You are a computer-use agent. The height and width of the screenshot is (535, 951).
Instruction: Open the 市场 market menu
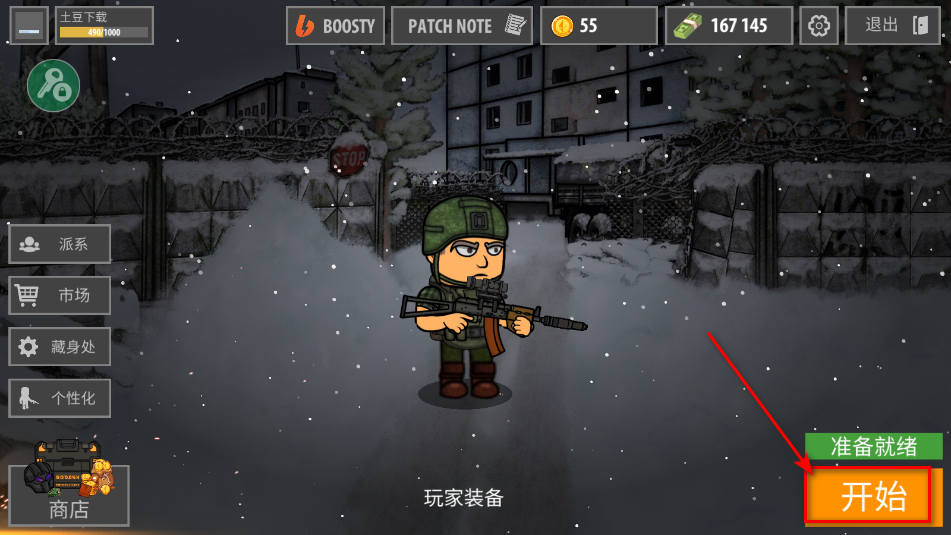(x=60, y=295)
